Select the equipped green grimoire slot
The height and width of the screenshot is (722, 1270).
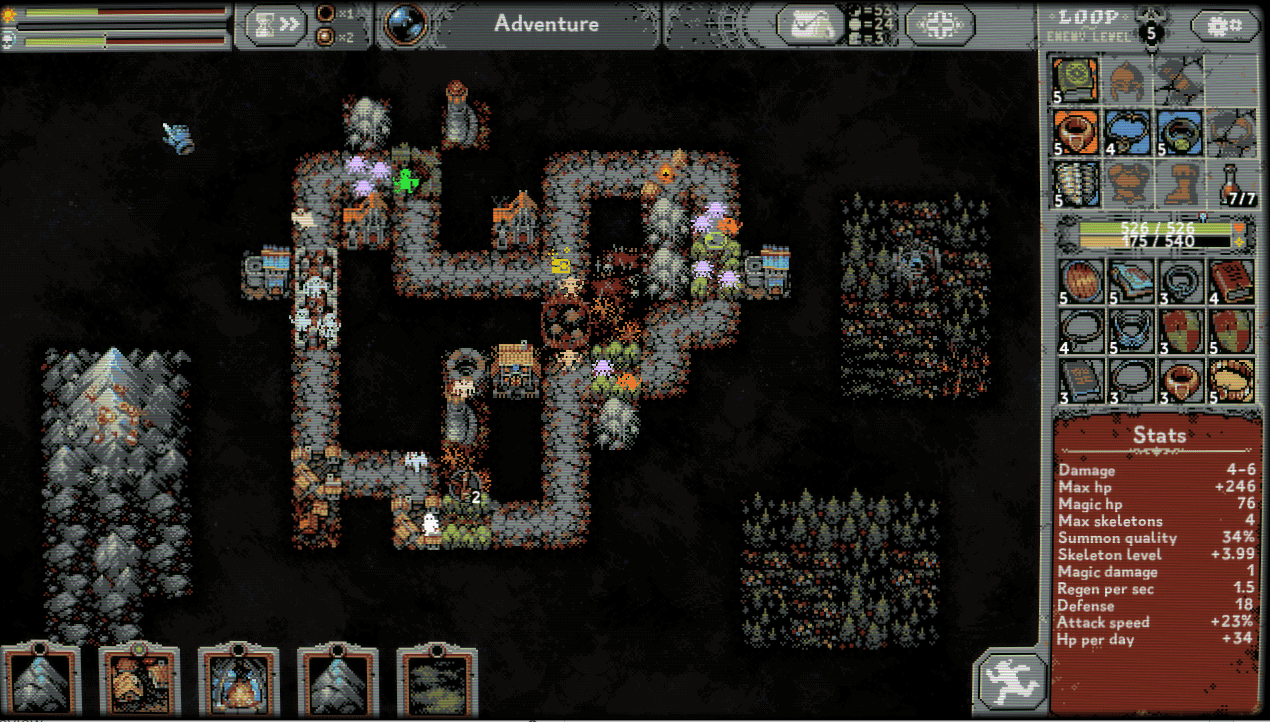[1077, 81]
